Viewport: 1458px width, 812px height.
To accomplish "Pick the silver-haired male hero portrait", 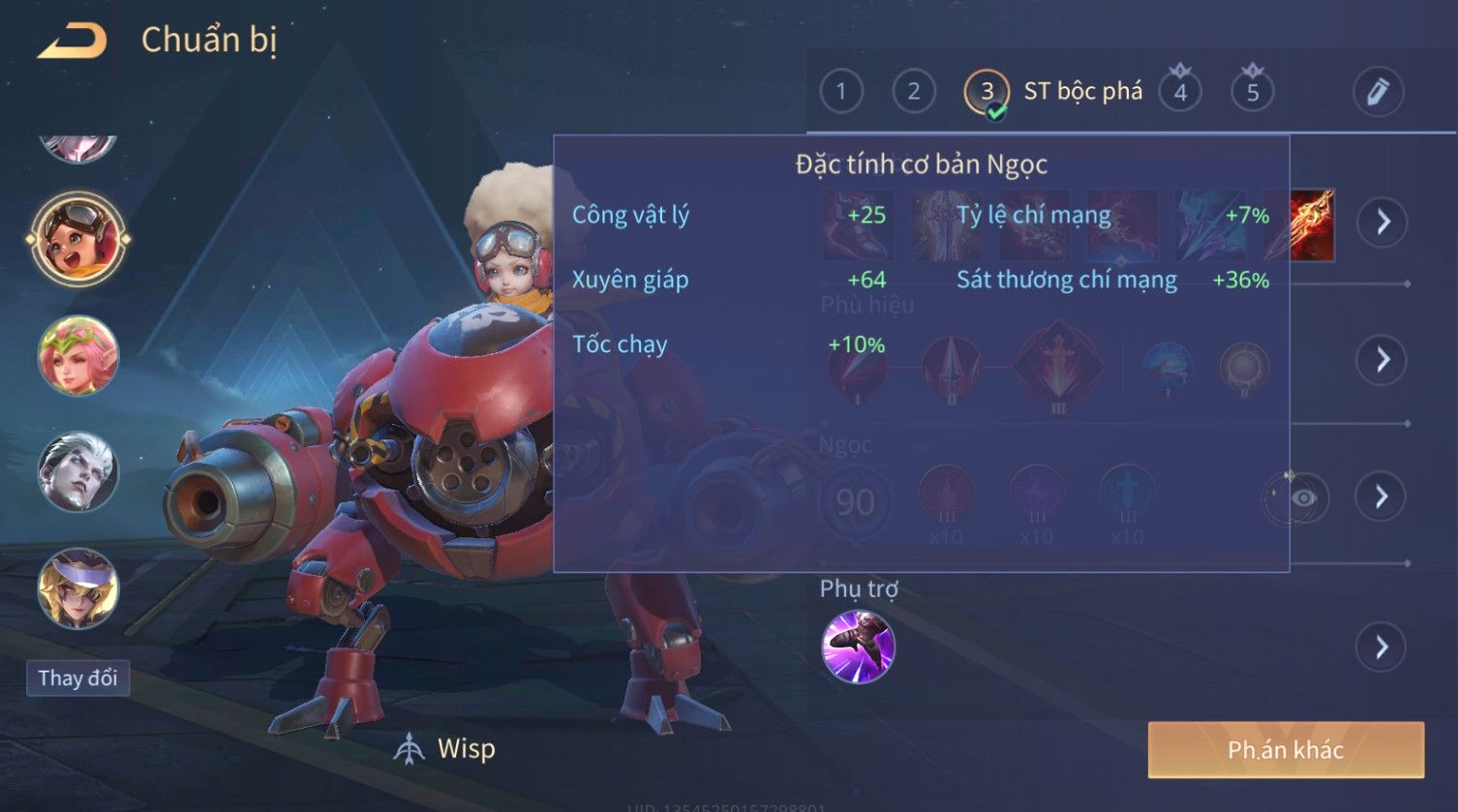I will (x=78, y=472).
